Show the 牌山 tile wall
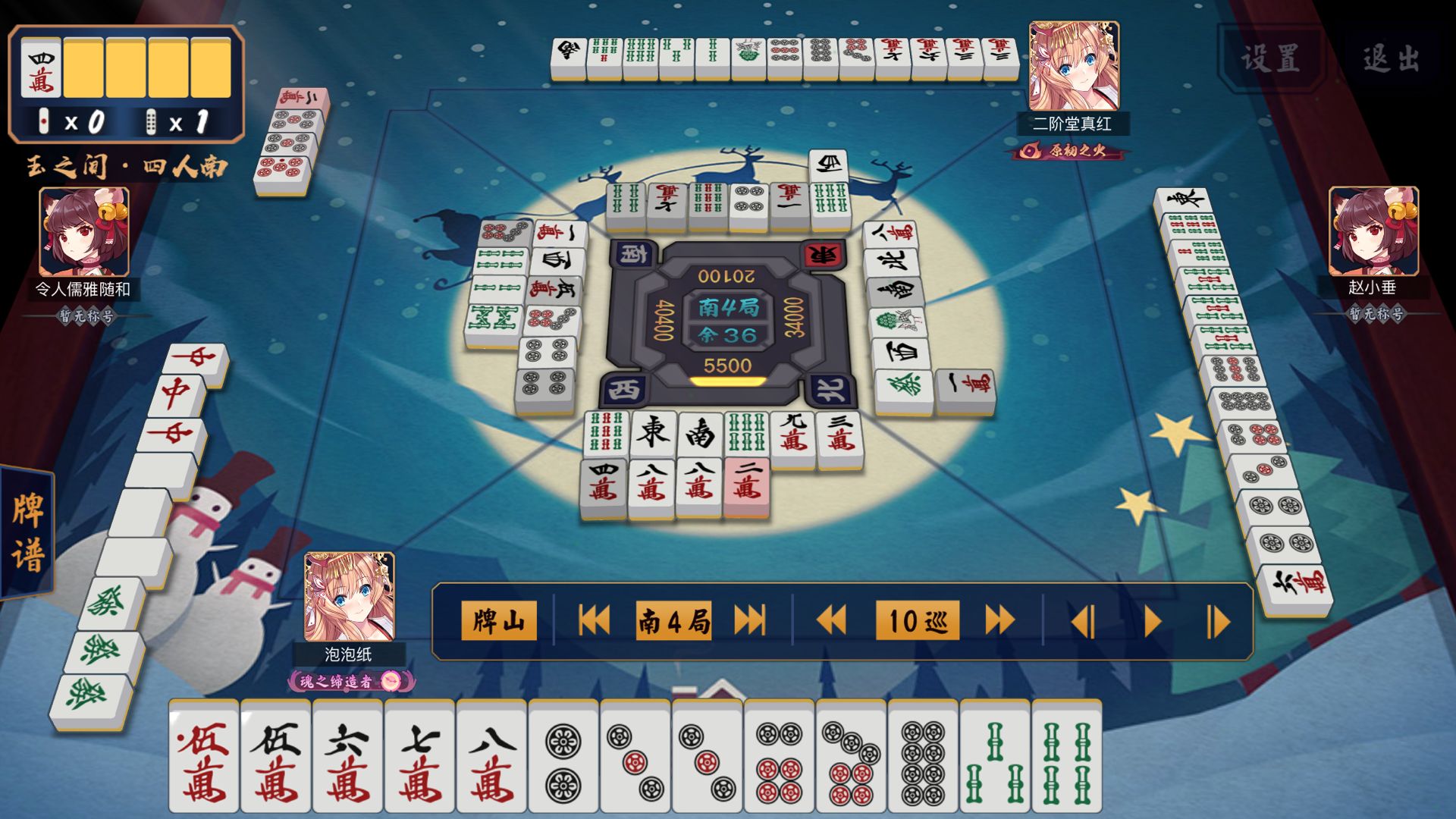Image resolution: width=1456 pixels, height=819 pixels. [498, 621]
